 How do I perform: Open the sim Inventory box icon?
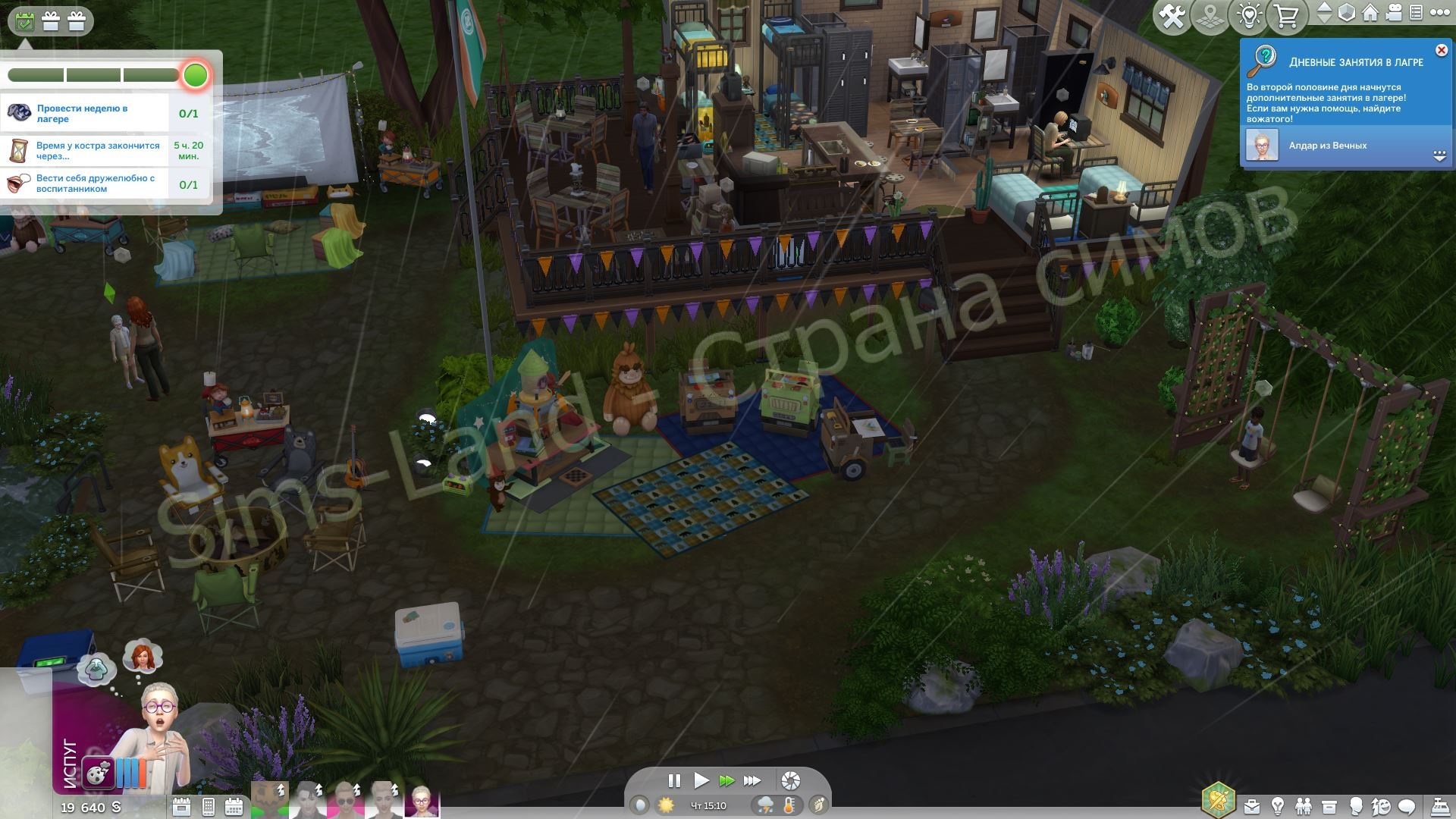coord(1329,806)
